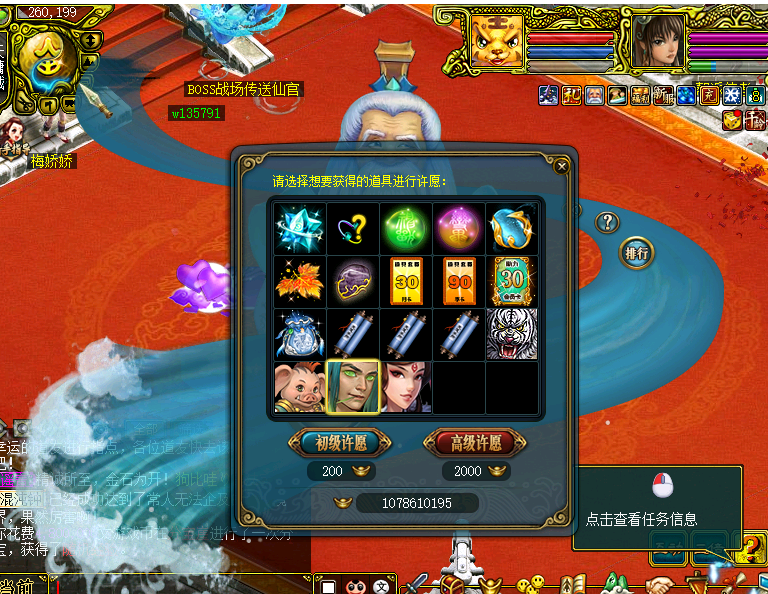
Task: Select the green-haired man portrait slot
Action: [x=353, y=387]
